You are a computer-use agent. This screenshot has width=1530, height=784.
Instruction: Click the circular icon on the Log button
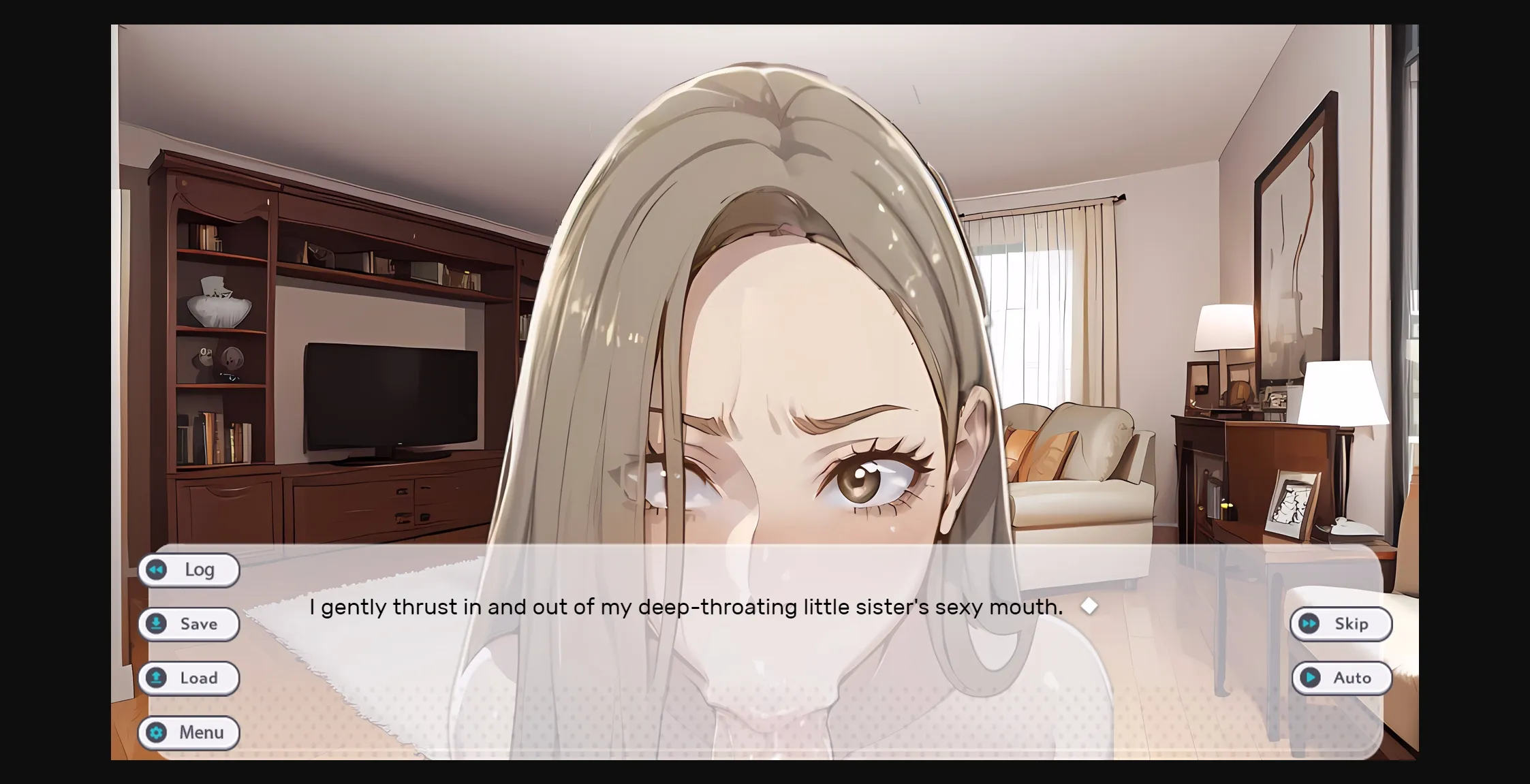coord(157,569)
